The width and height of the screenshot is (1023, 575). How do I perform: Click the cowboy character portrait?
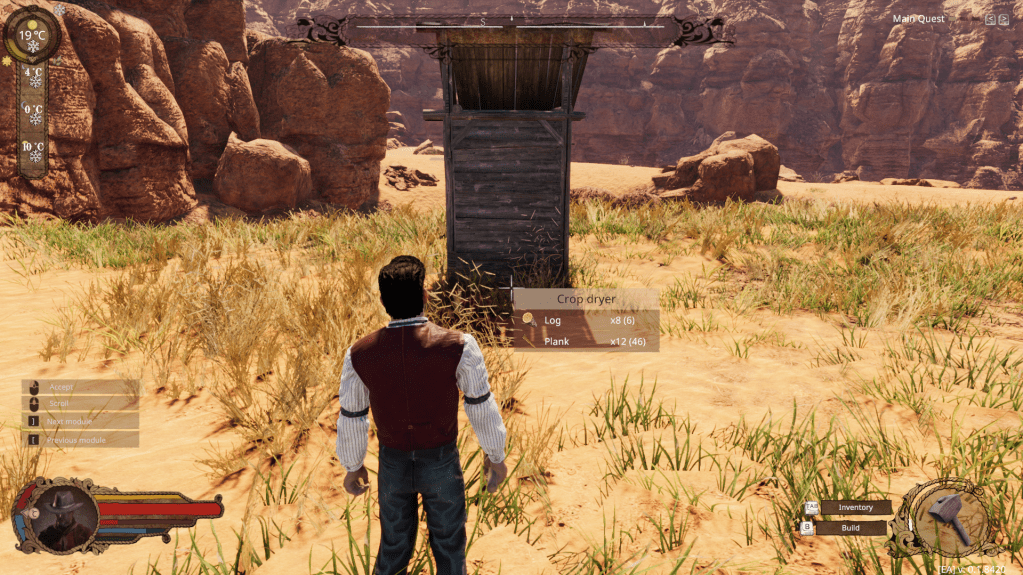(62, 514)
